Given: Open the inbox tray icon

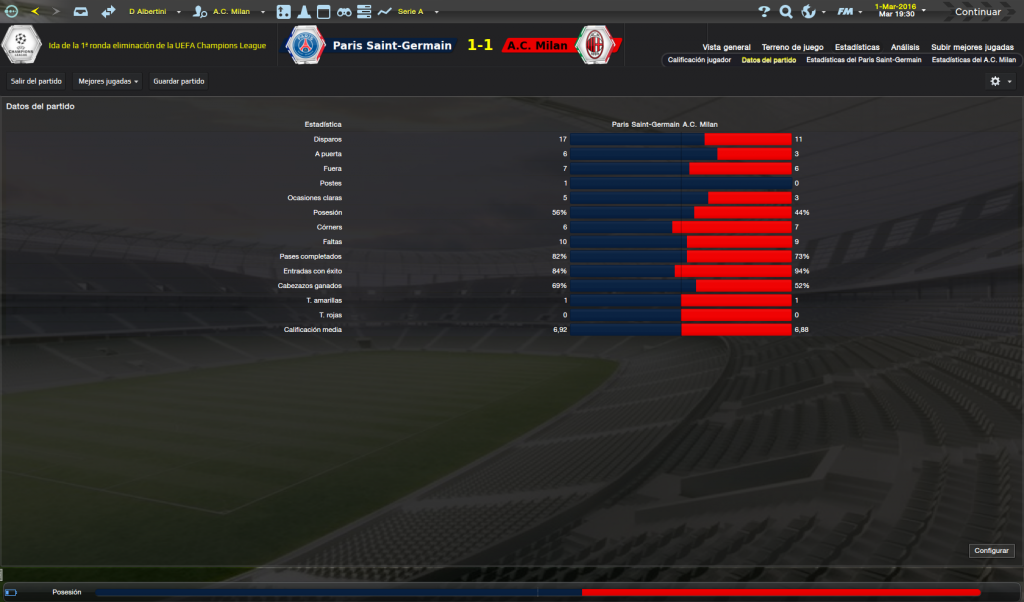Looking at the screenshot, I should click(x=81, y=12).
